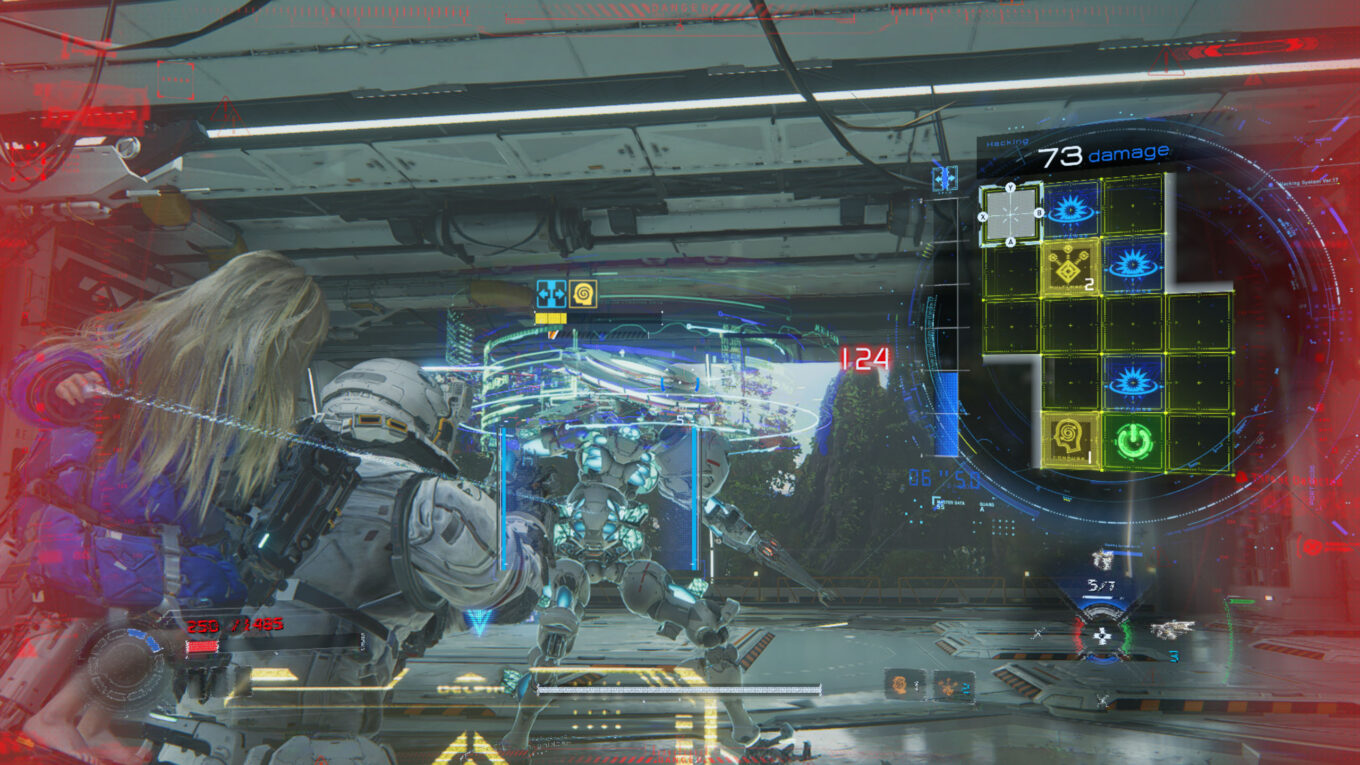This screenshot has height=765, width=1360.
Task: Choose the yellow spiral-head node tile
Action: pos(1071,440)
